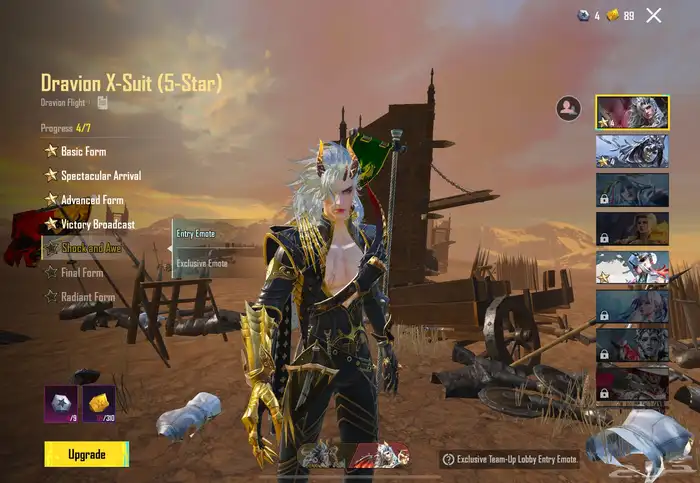Select the gold upgrade material slot
This screenshot has height=483, width=700.
click(x=98, y=403)
